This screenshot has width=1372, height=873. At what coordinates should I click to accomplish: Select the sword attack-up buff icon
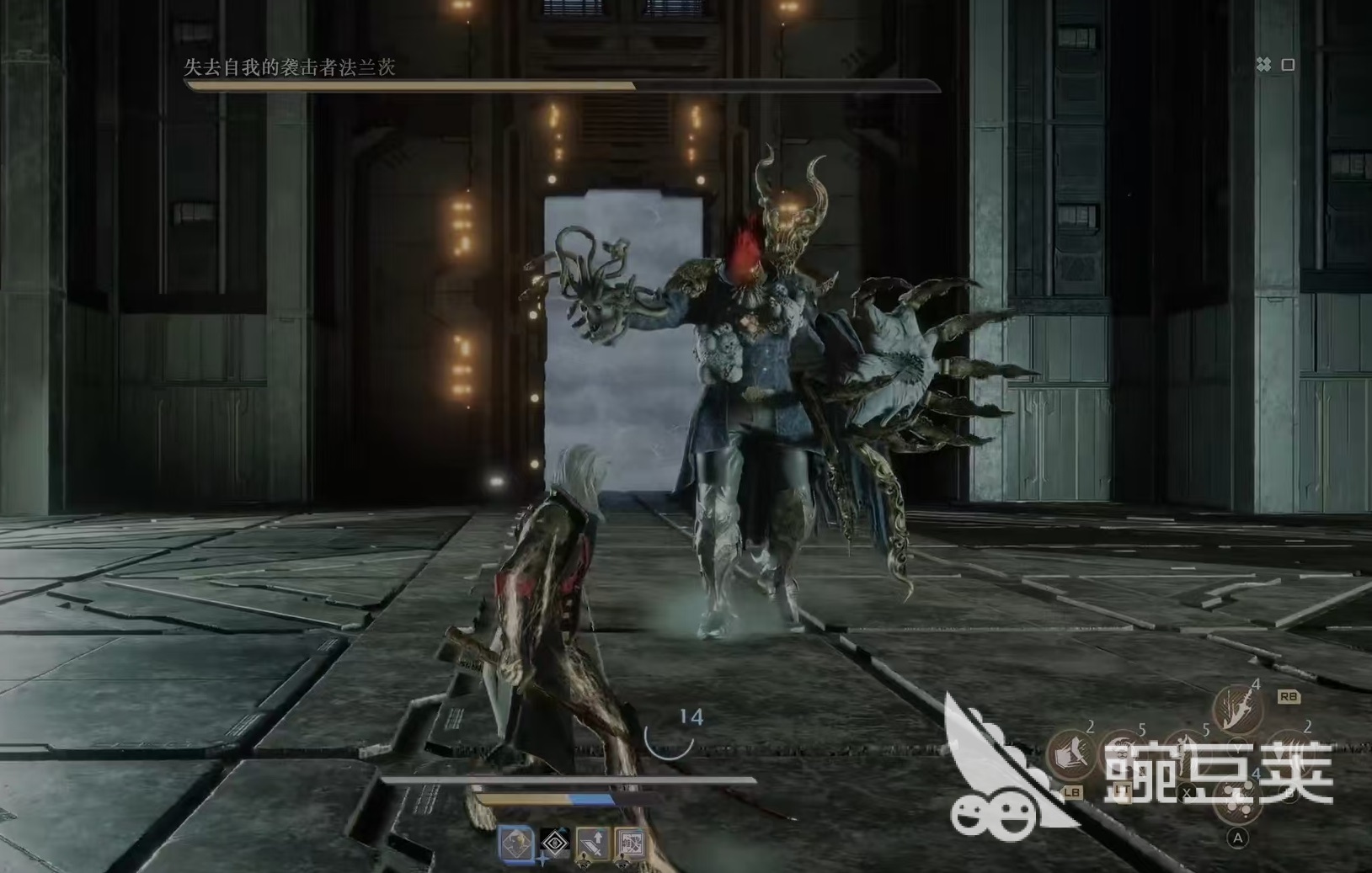click(x=592, y=842)
